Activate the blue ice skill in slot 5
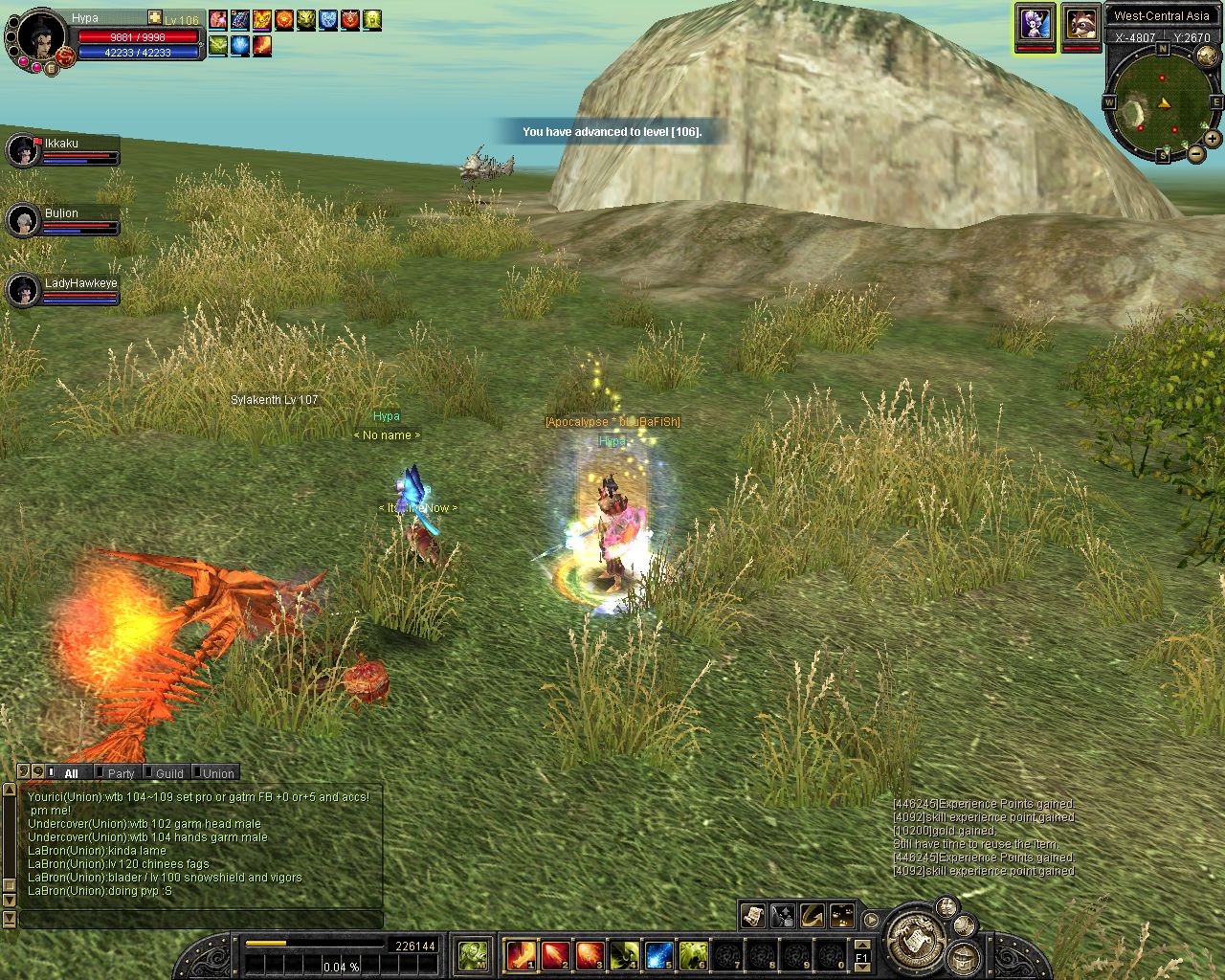This screenshot has height=980, width=1225. click(658, 954)
